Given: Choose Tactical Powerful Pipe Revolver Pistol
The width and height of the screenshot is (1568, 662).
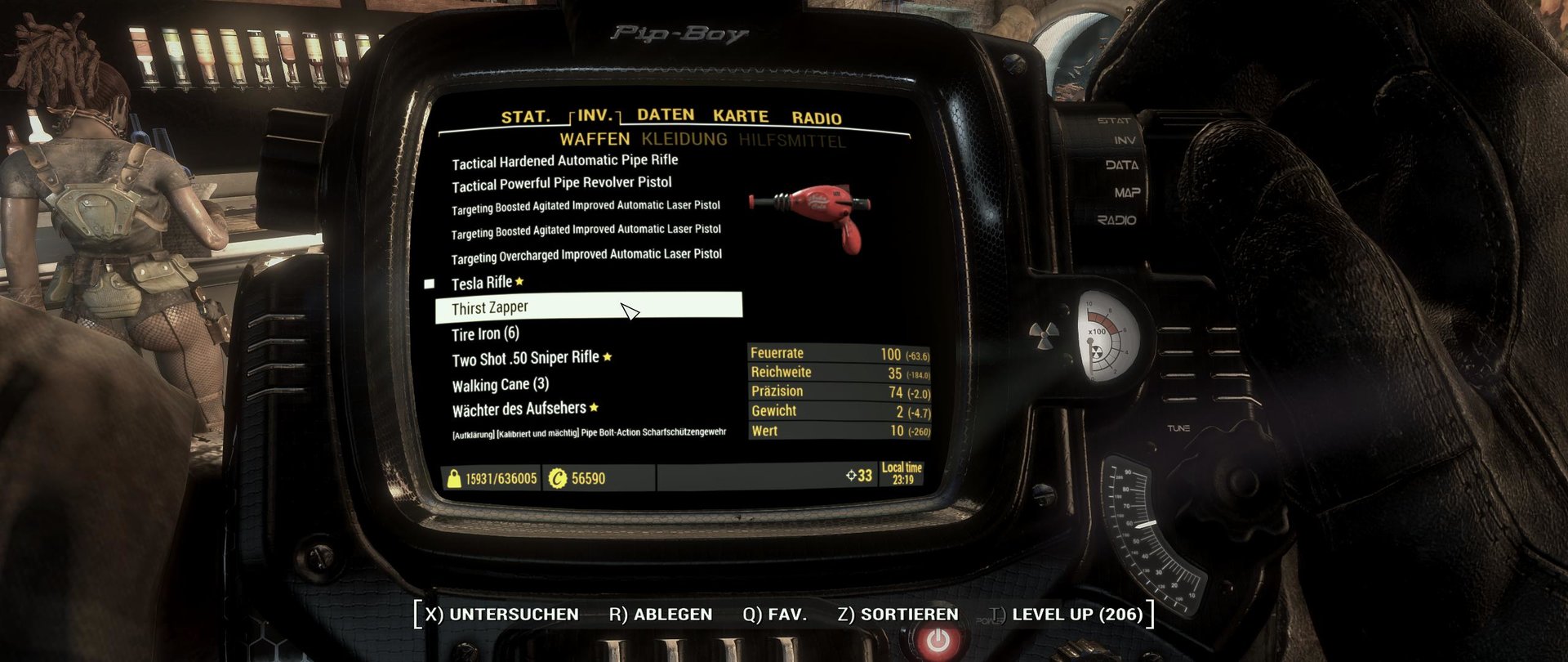Looking at the screenshot, I should (x=561, y=184).
